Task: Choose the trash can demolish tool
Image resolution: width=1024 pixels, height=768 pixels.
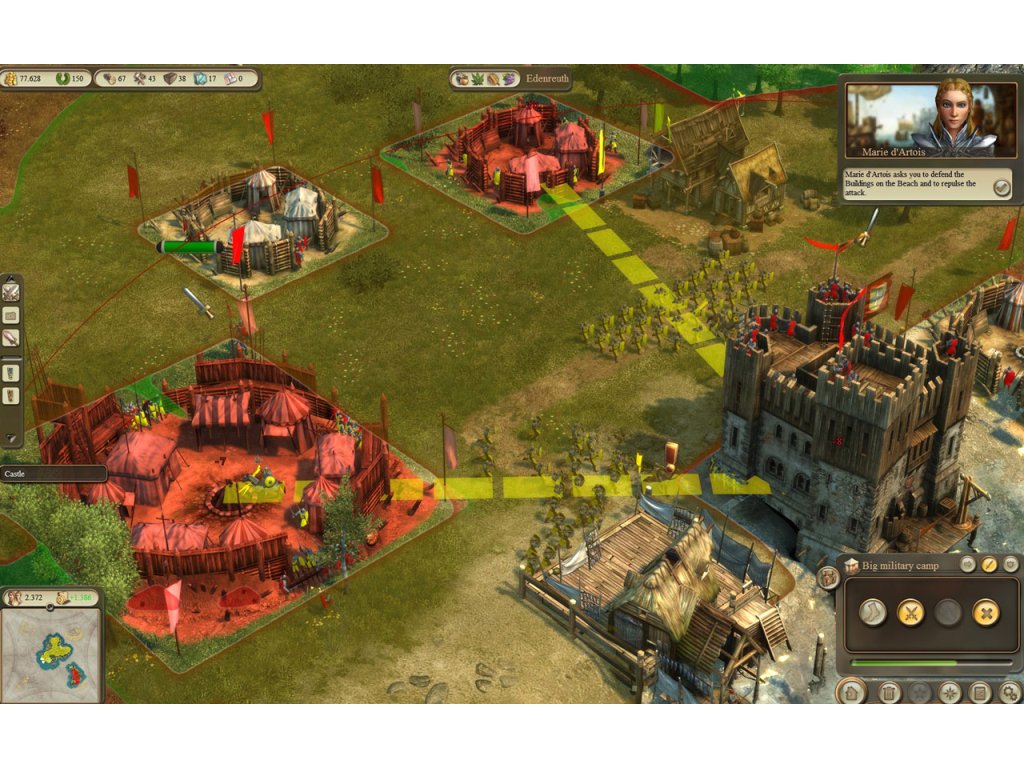Action: (889, 691)
